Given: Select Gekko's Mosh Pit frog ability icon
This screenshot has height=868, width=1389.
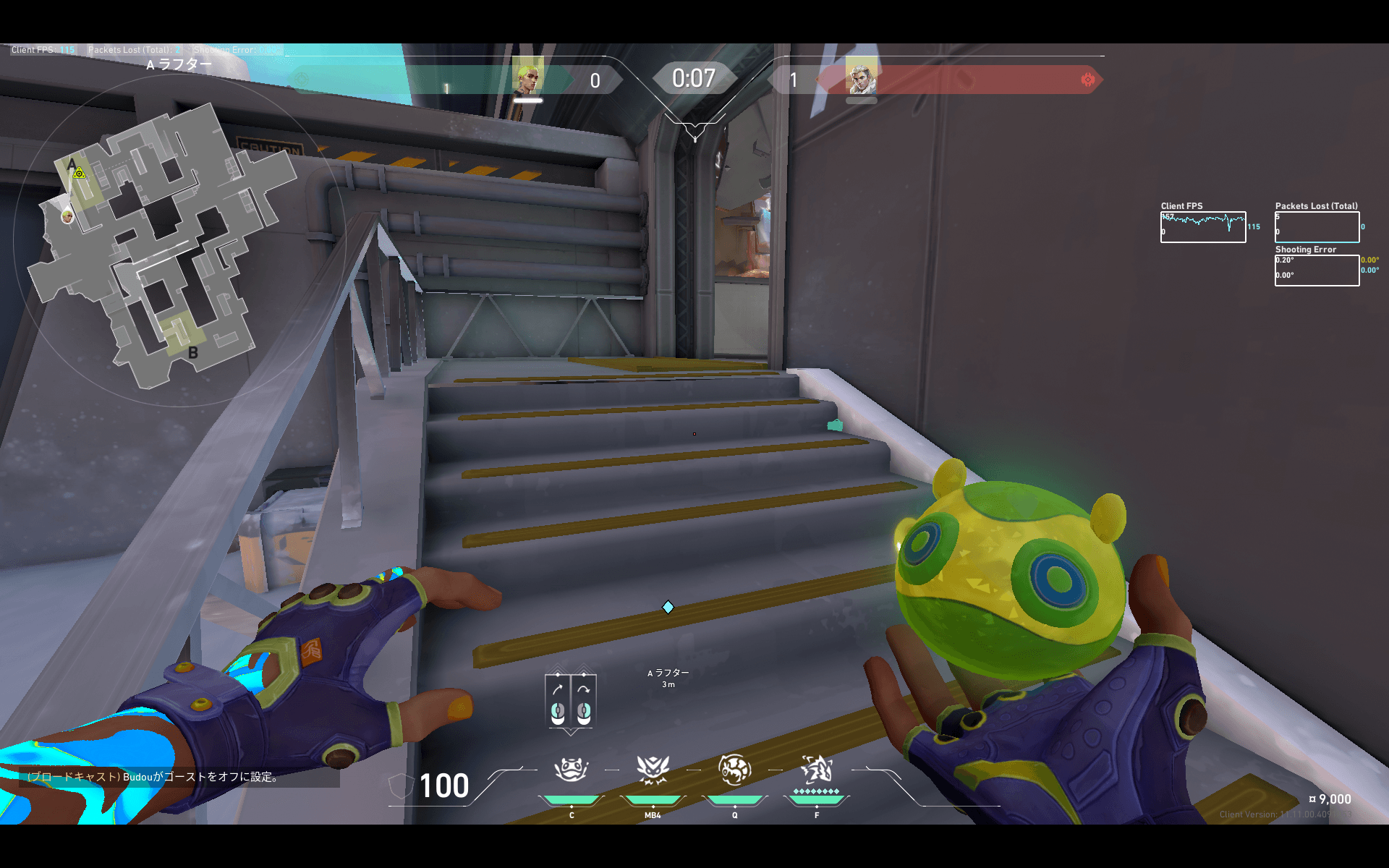Looking at the screenshot, I should pyautogui.click(x=571, y=770).
